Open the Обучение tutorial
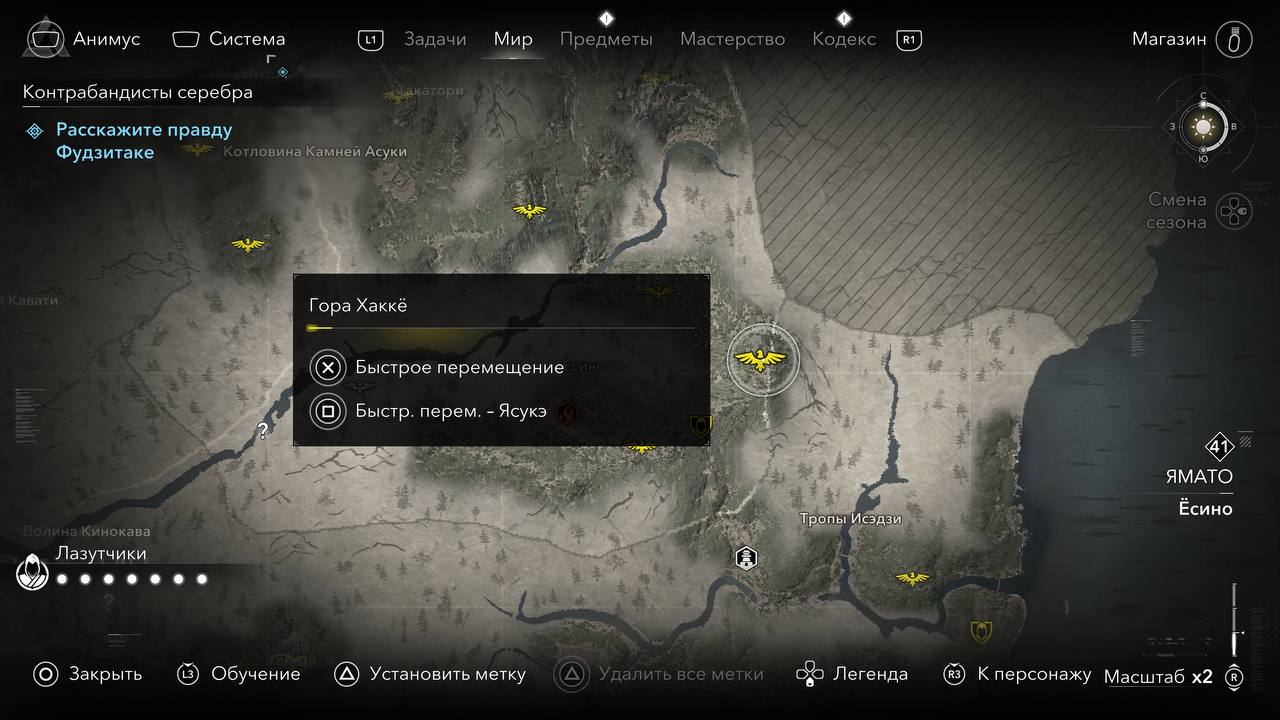1280x720 pixels. click(x=240, y=674)
